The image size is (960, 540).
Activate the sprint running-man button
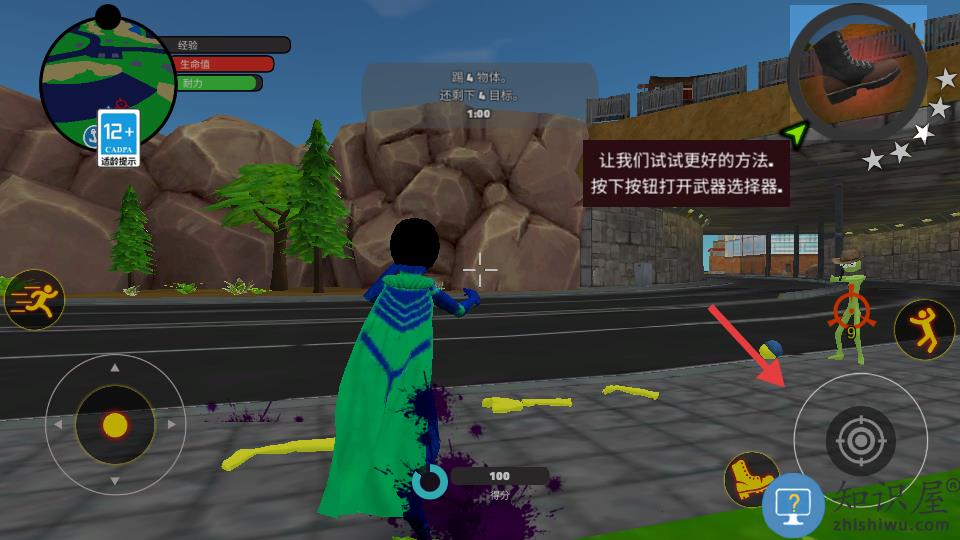click(x=34, y=298)
